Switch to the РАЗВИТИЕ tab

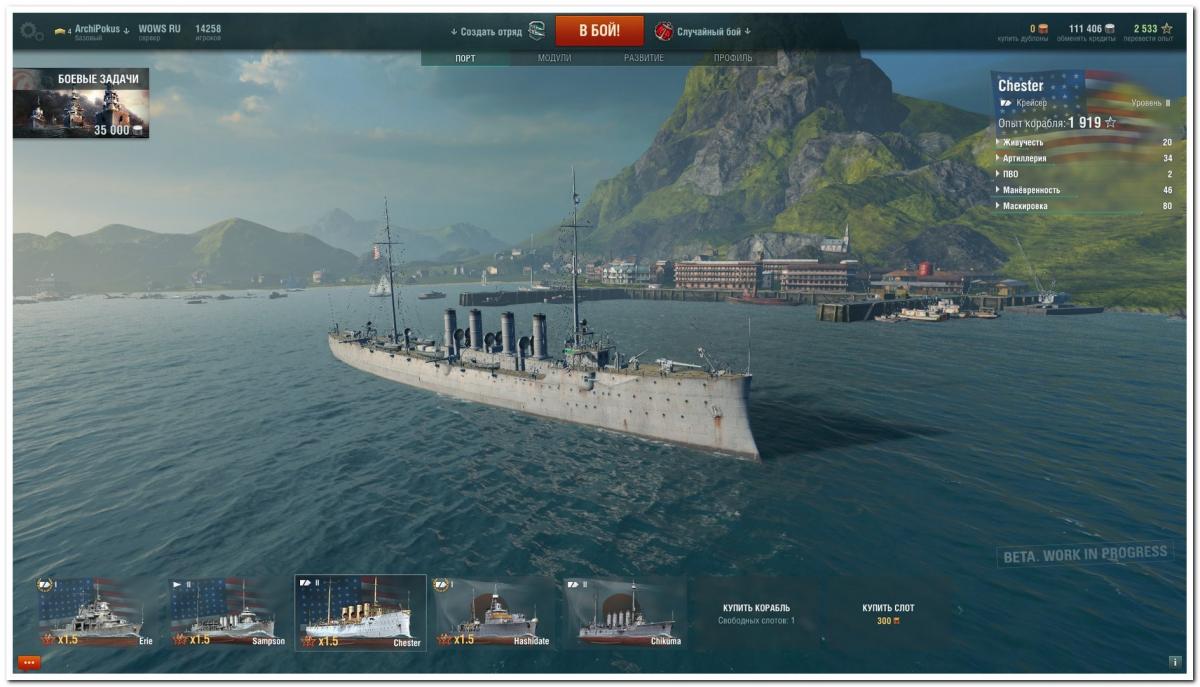(x=643, y=58)
